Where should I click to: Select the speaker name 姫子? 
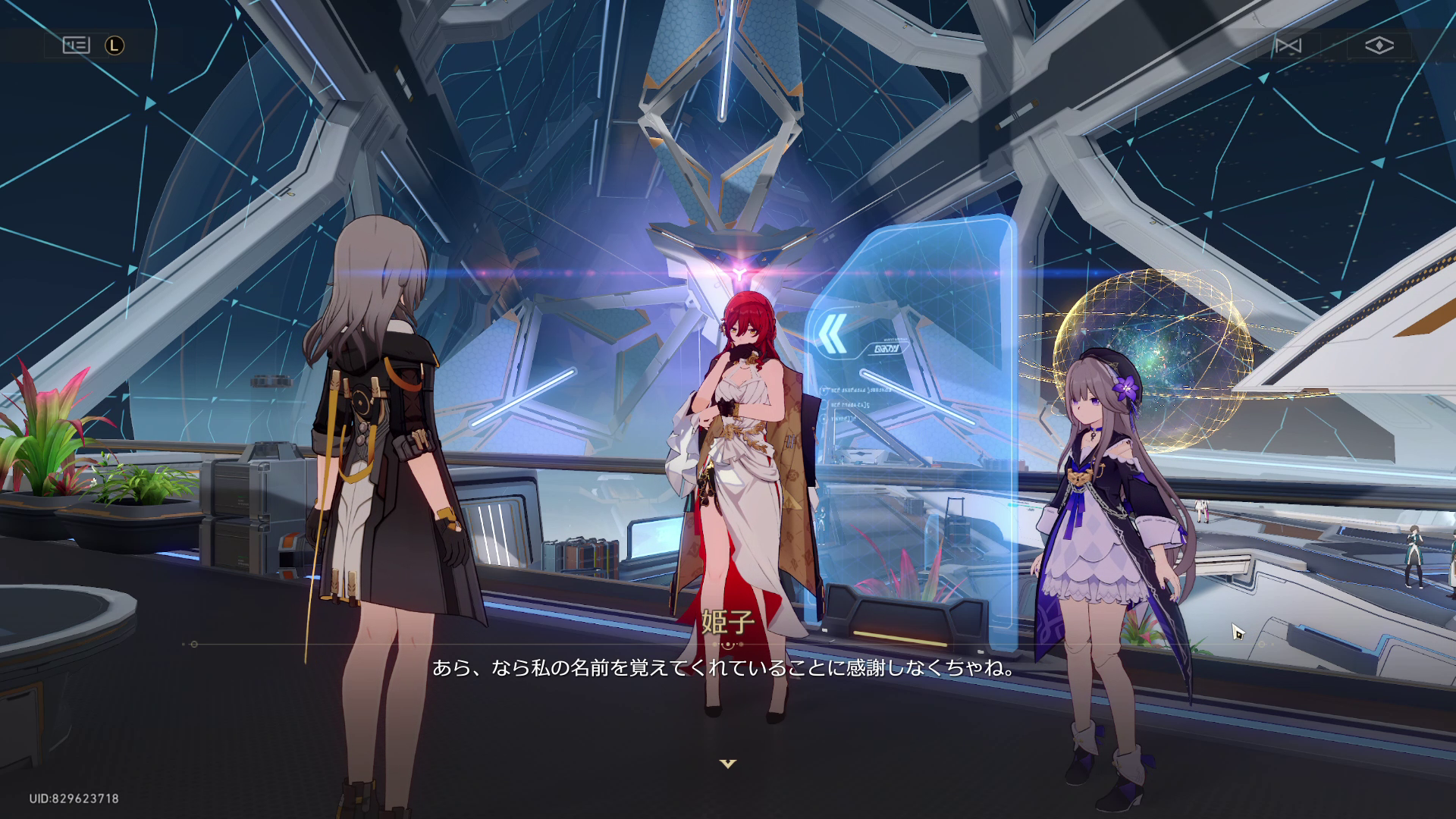pos(727,620)
